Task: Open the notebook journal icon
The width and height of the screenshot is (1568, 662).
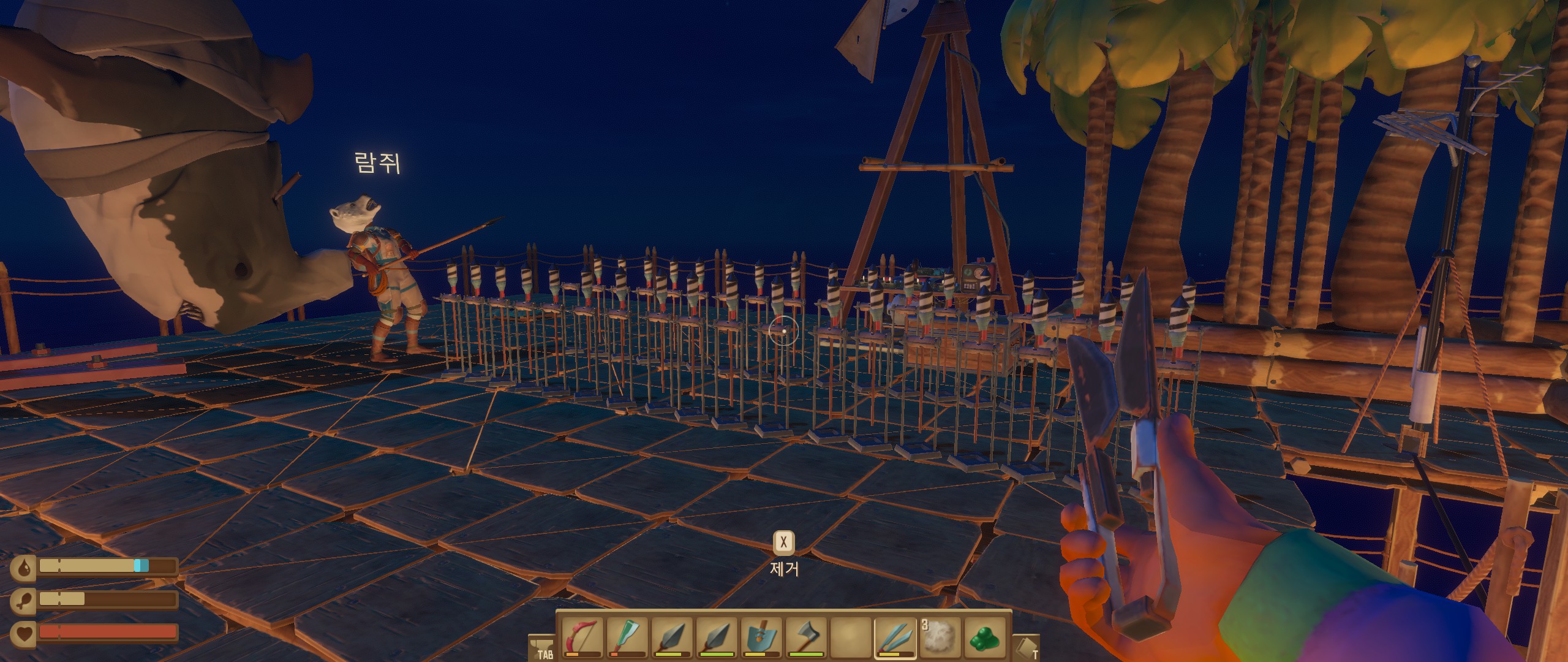Action: point(1026,647)
